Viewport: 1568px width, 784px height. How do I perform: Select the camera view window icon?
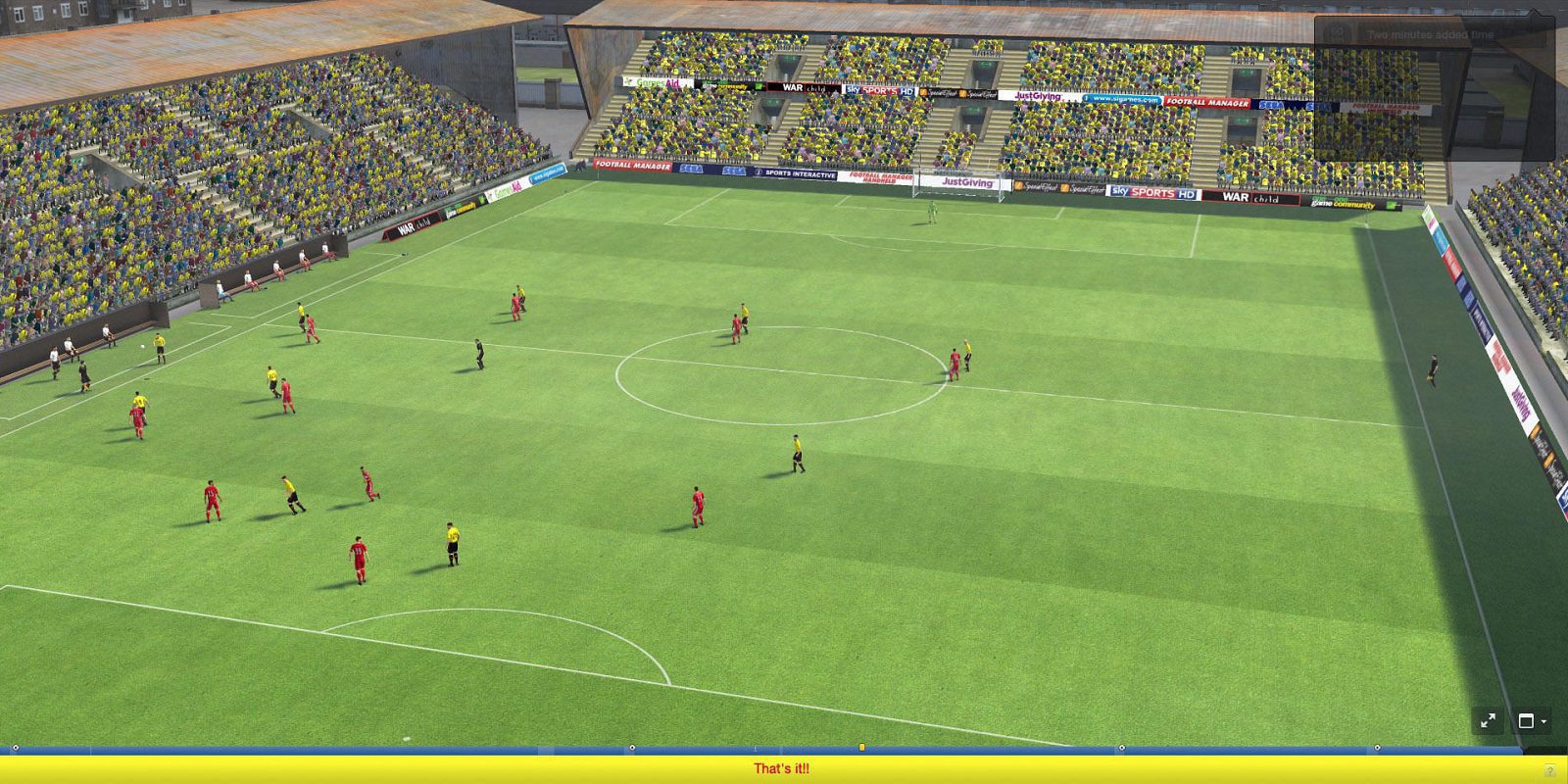[x=1527, y=720]
